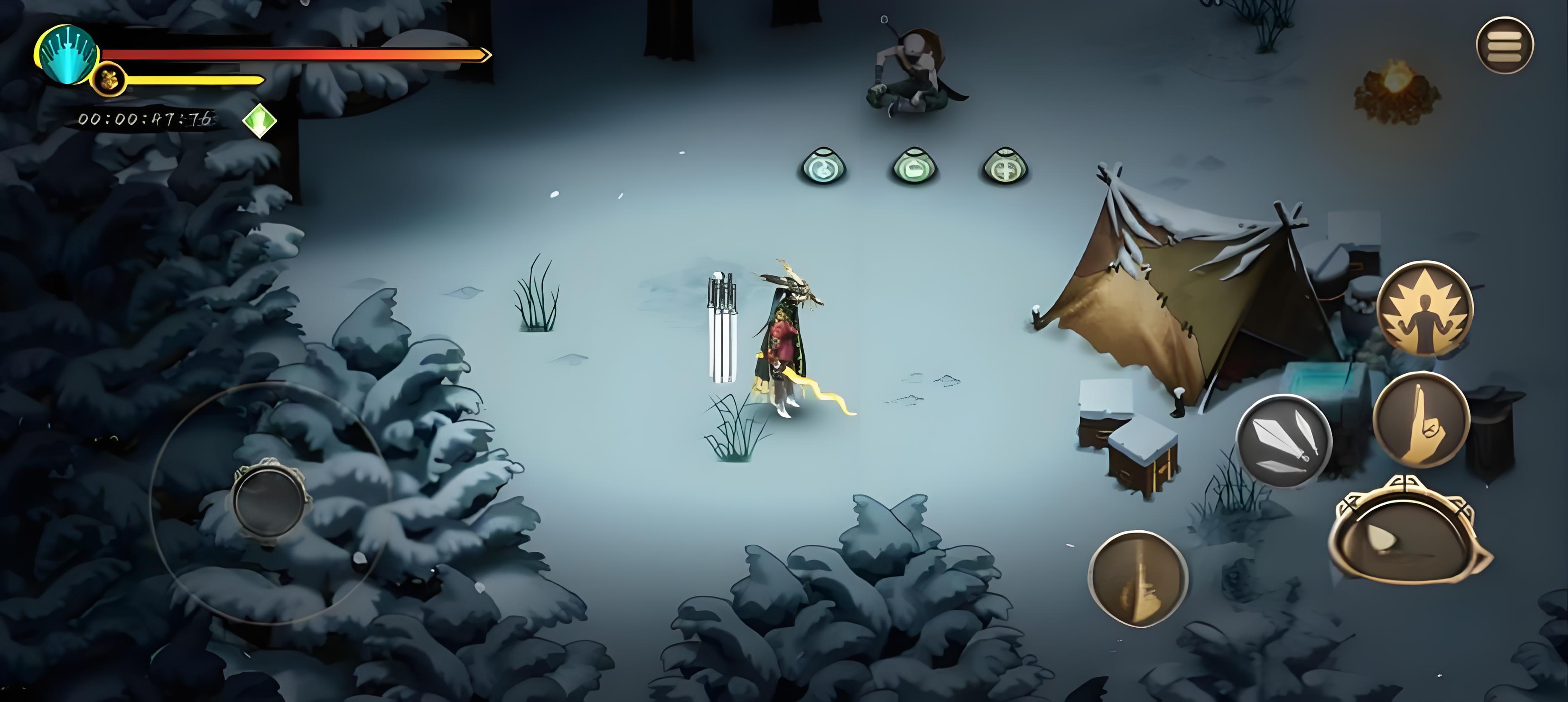Tap the teal sword-fan character portrait
Viewport: 1568px width, 702px height.
(67, 55)
